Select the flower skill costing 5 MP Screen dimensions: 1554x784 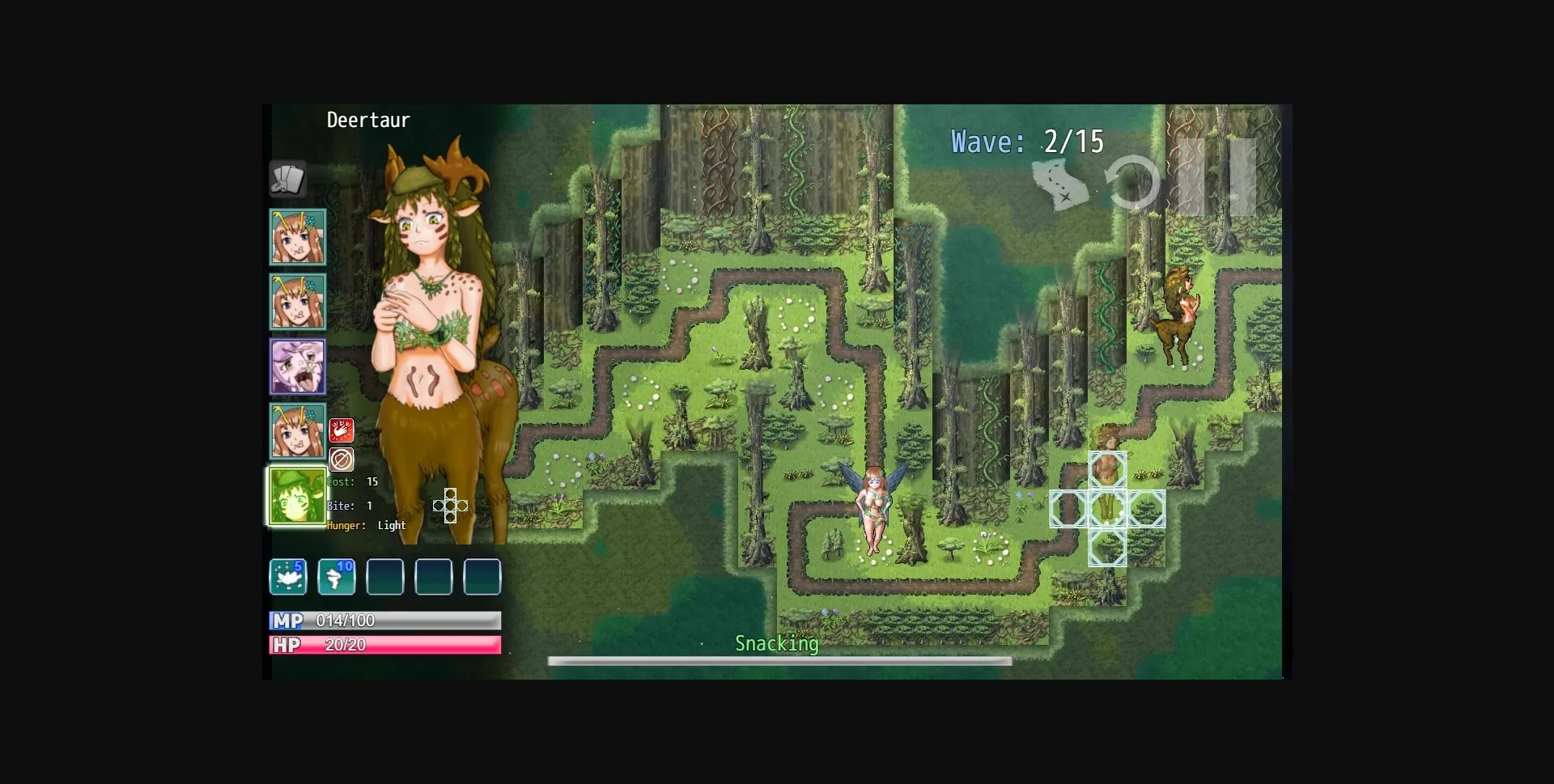(288, 577)
